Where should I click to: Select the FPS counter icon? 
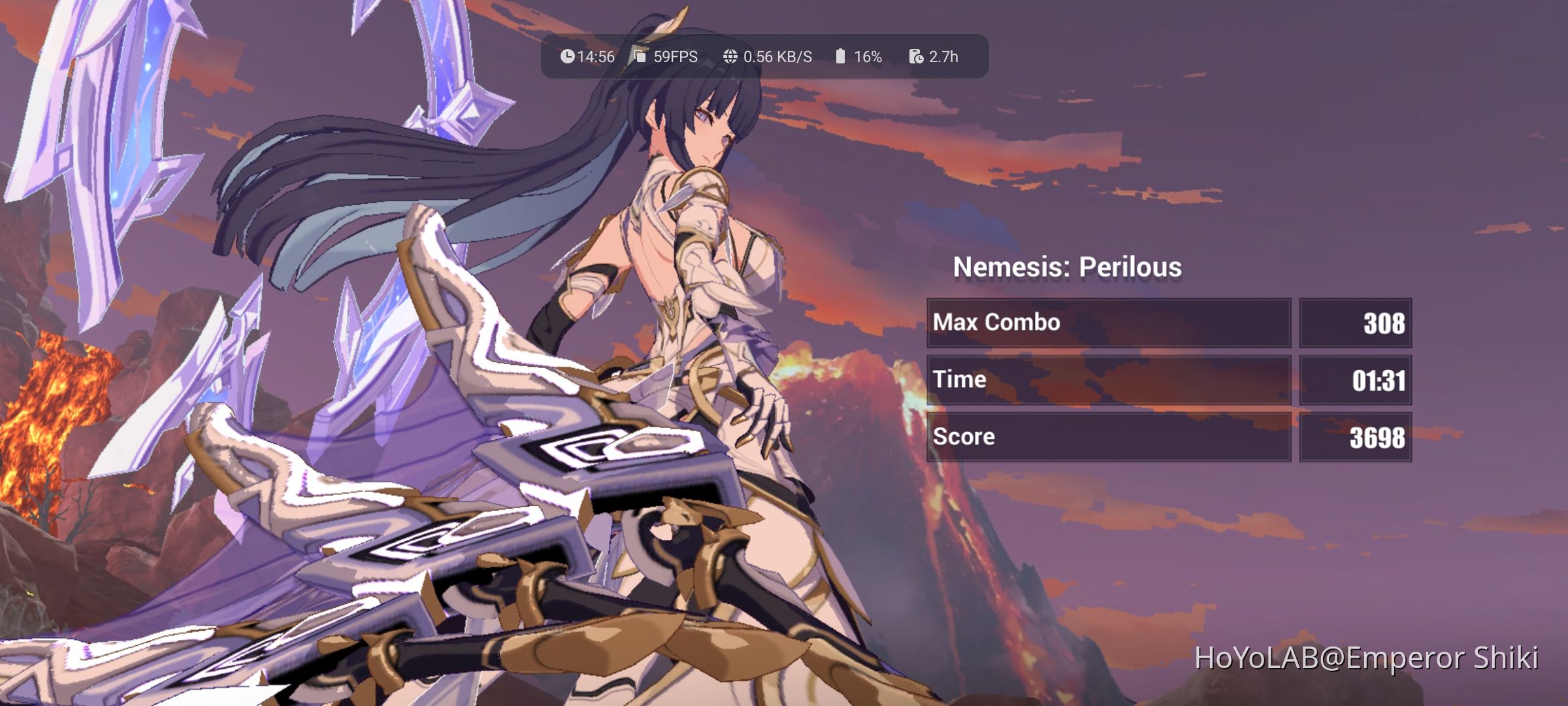[639, 57]
